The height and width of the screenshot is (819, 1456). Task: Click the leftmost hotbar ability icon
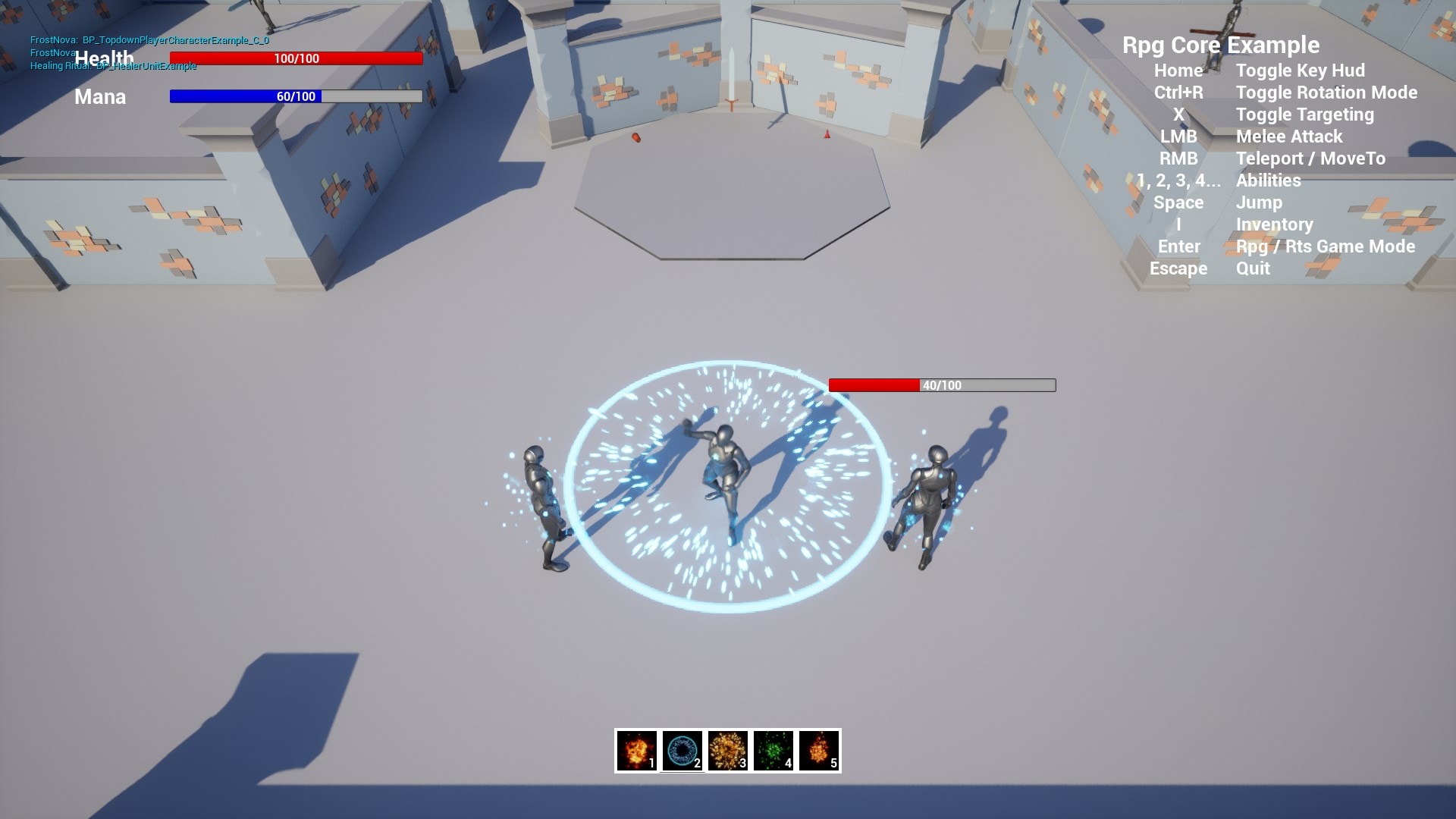636,752
